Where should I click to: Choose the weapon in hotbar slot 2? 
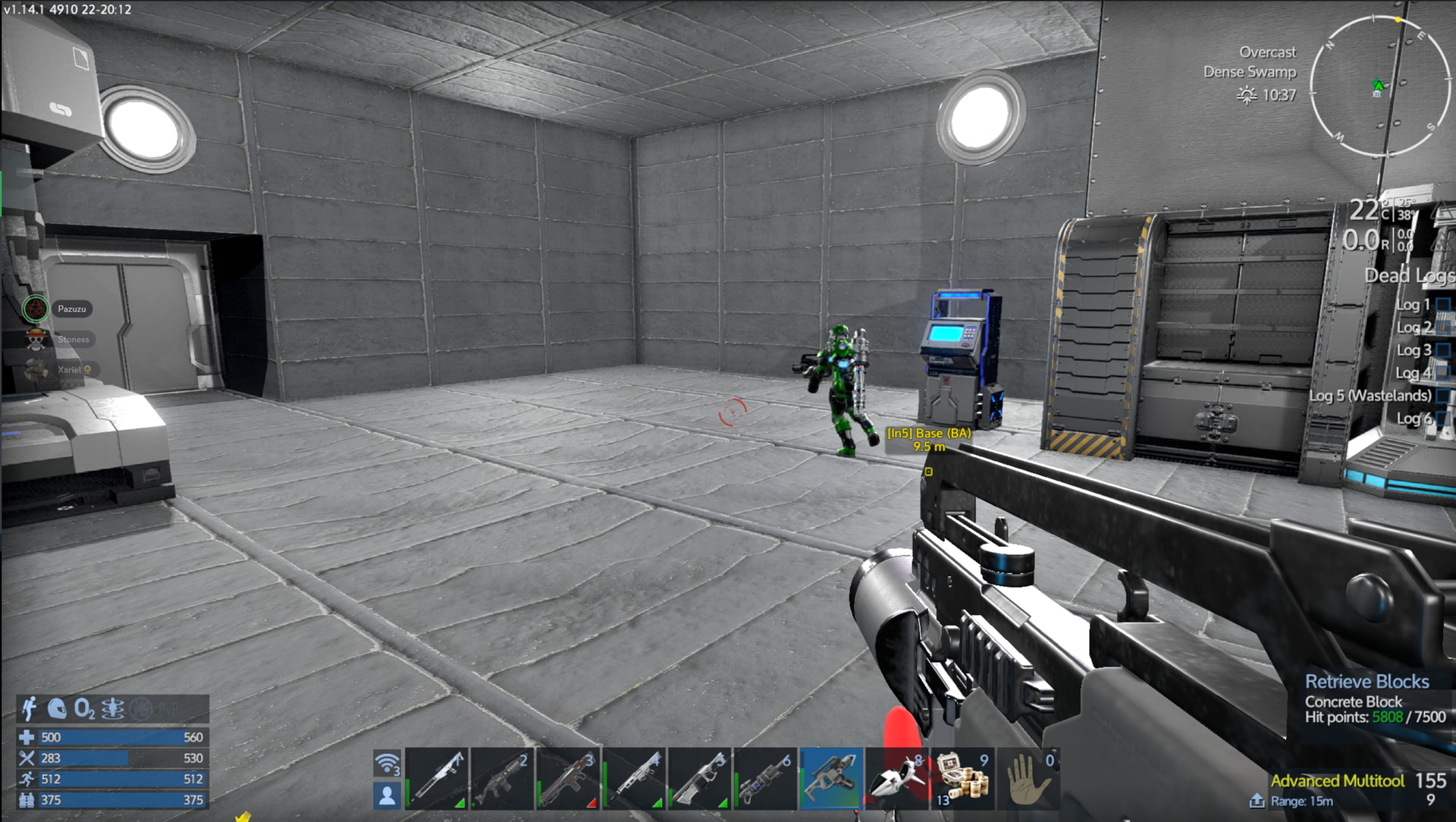pos(502,779)
